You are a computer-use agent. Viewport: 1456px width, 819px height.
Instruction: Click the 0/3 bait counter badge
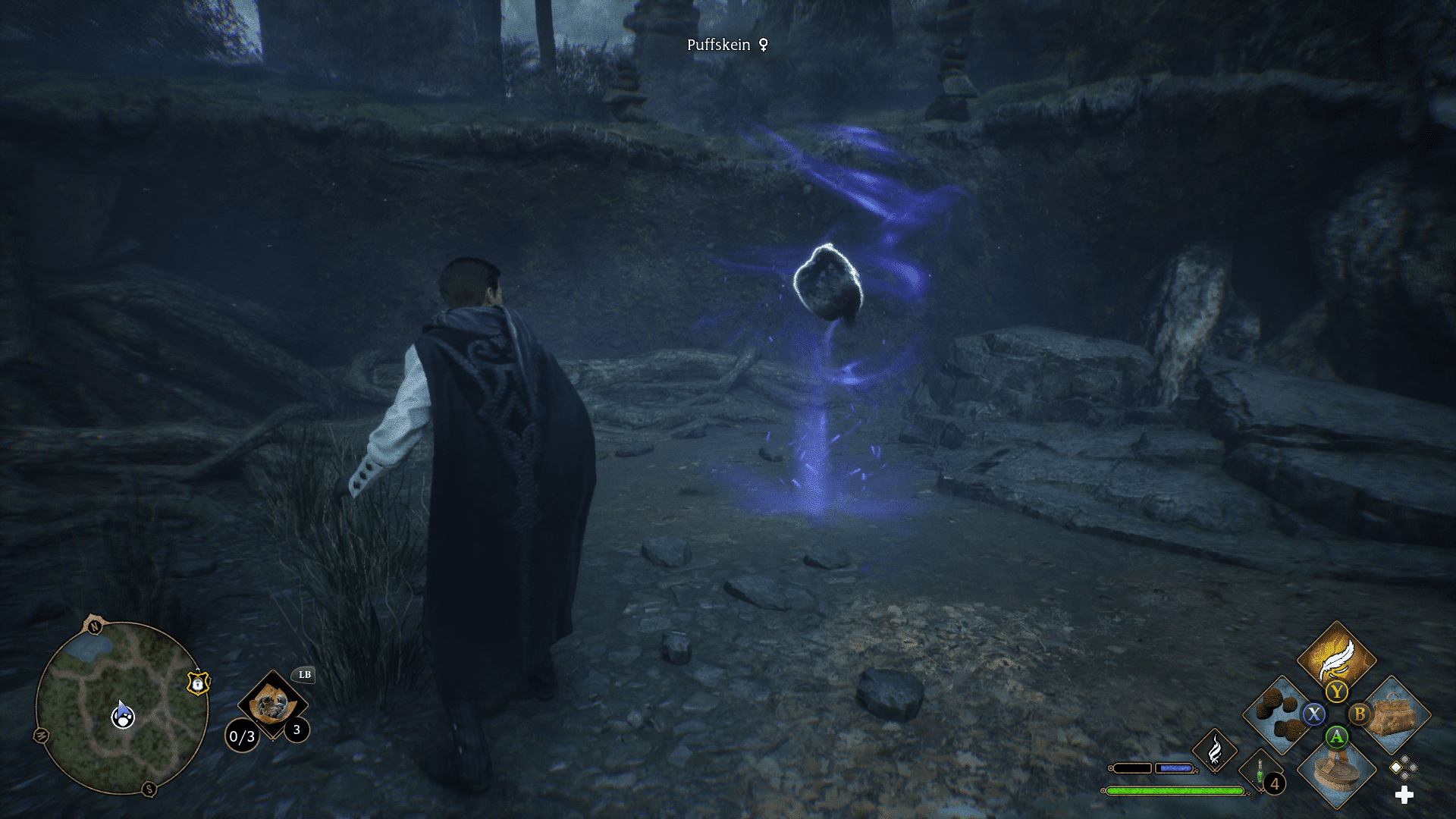click(243, 736)
